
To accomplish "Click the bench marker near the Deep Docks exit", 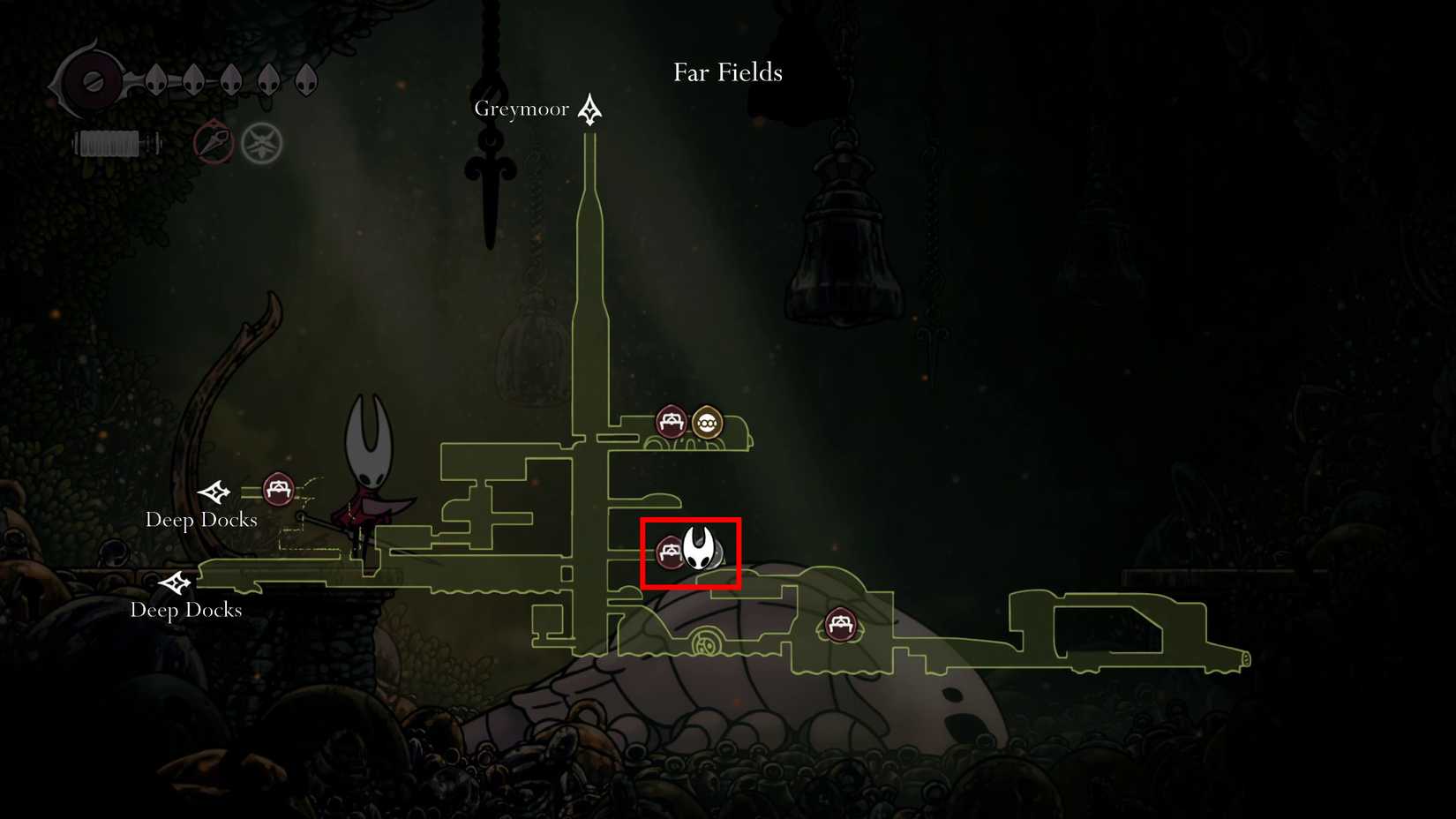I will (279, 487).
